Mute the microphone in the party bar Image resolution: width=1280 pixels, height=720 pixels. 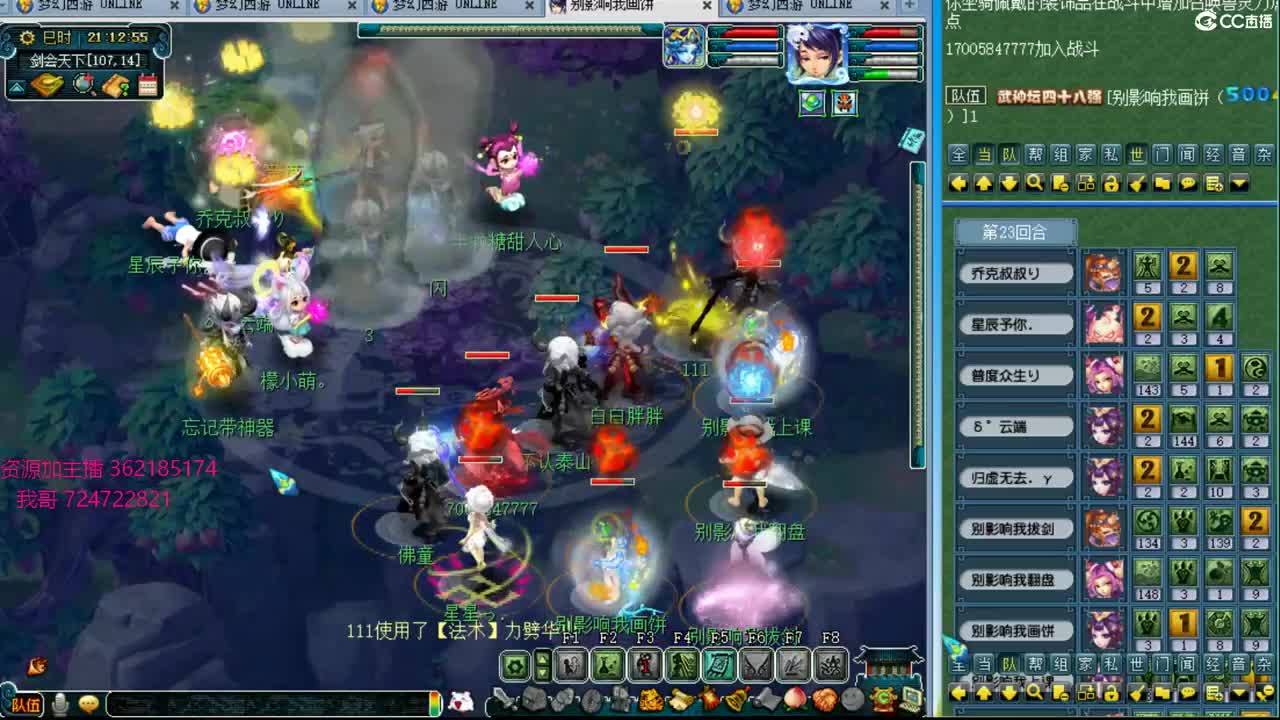pos(60,703)
